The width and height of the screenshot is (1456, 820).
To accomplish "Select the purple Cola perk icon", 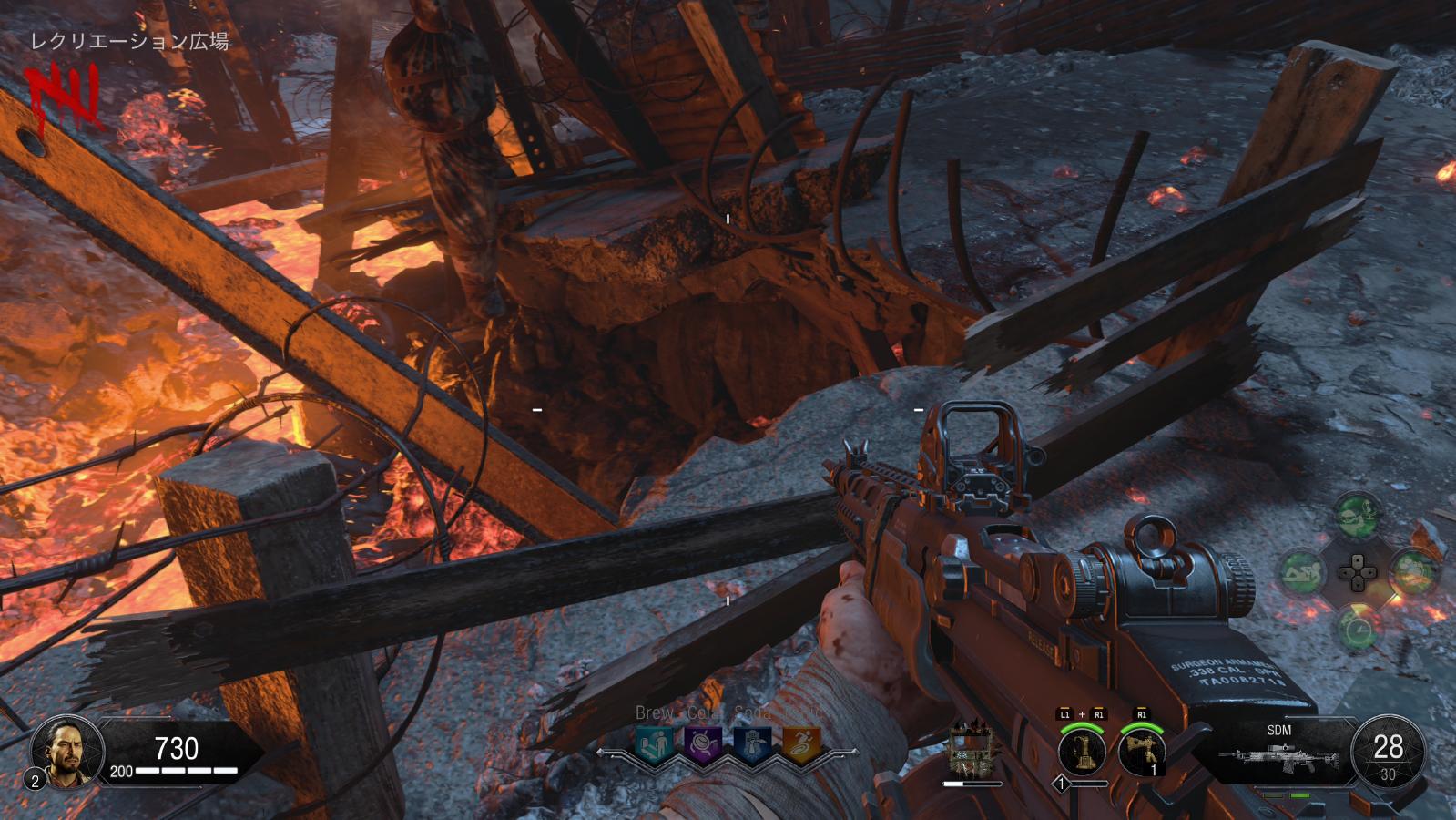I will pyautogui.click(x=703, y=745).
